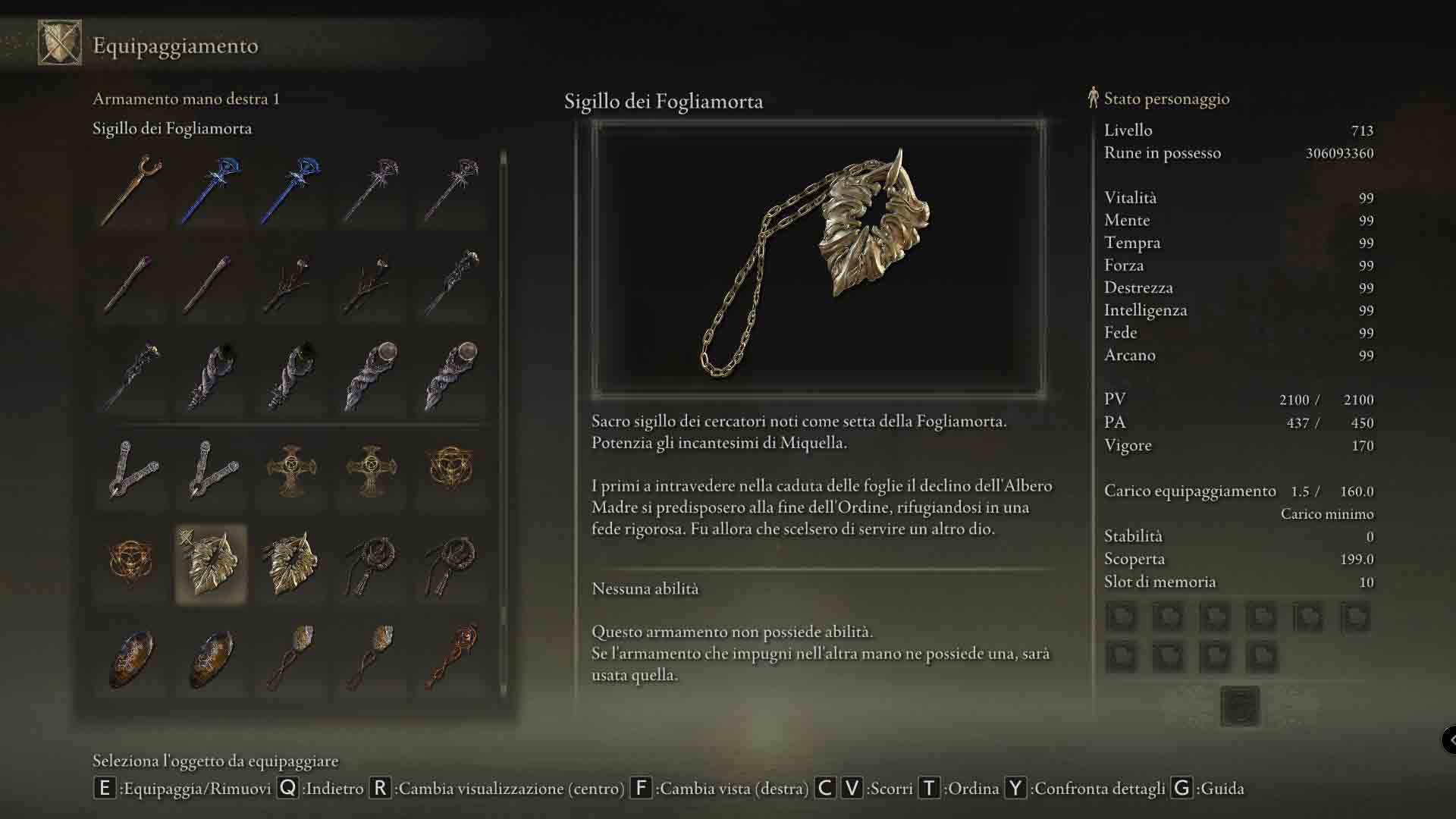
Task: Choose the highlighted Sigillo dei Fogliamorta slot
Action: (211, 563)
